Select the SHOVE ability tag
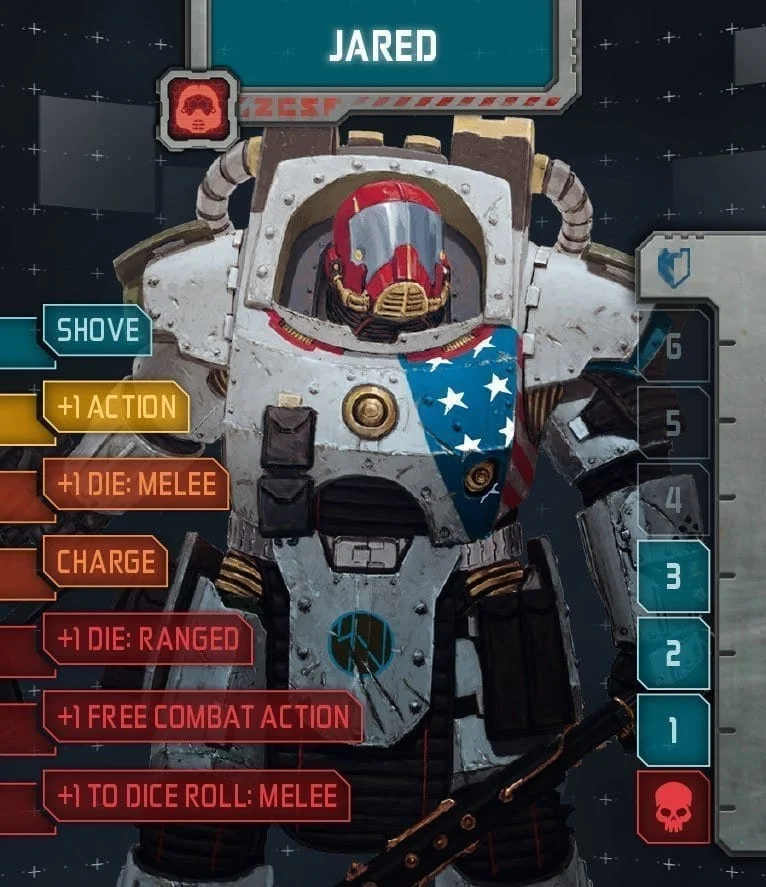This screenshot has width=766, height=887. pos(97,330)
